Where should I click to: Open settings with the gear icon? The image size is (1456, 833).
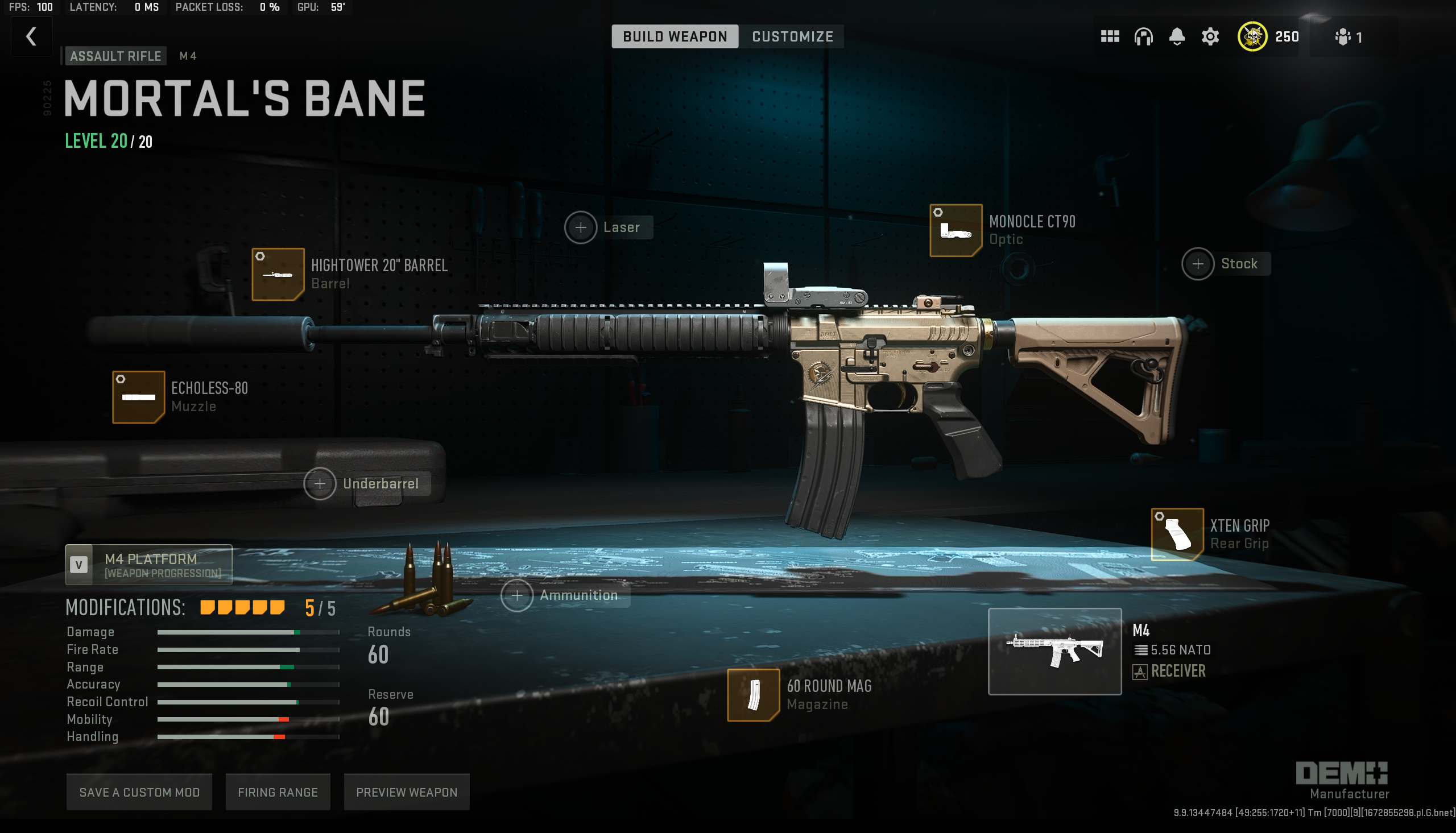click(x=1210, y=36)
